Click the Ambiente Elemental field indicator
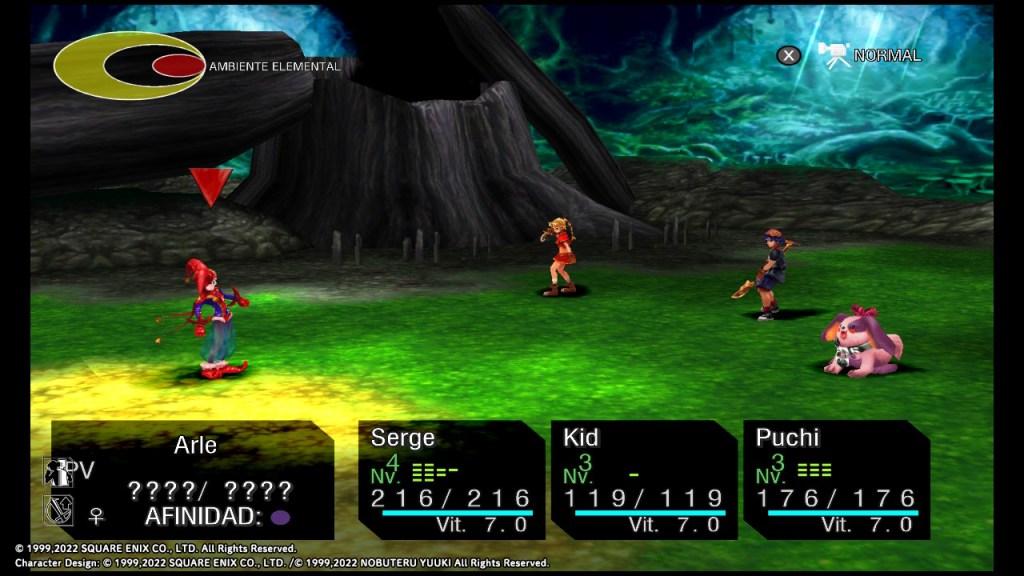This screenshot has height=576, width=1024. point(129,66)
